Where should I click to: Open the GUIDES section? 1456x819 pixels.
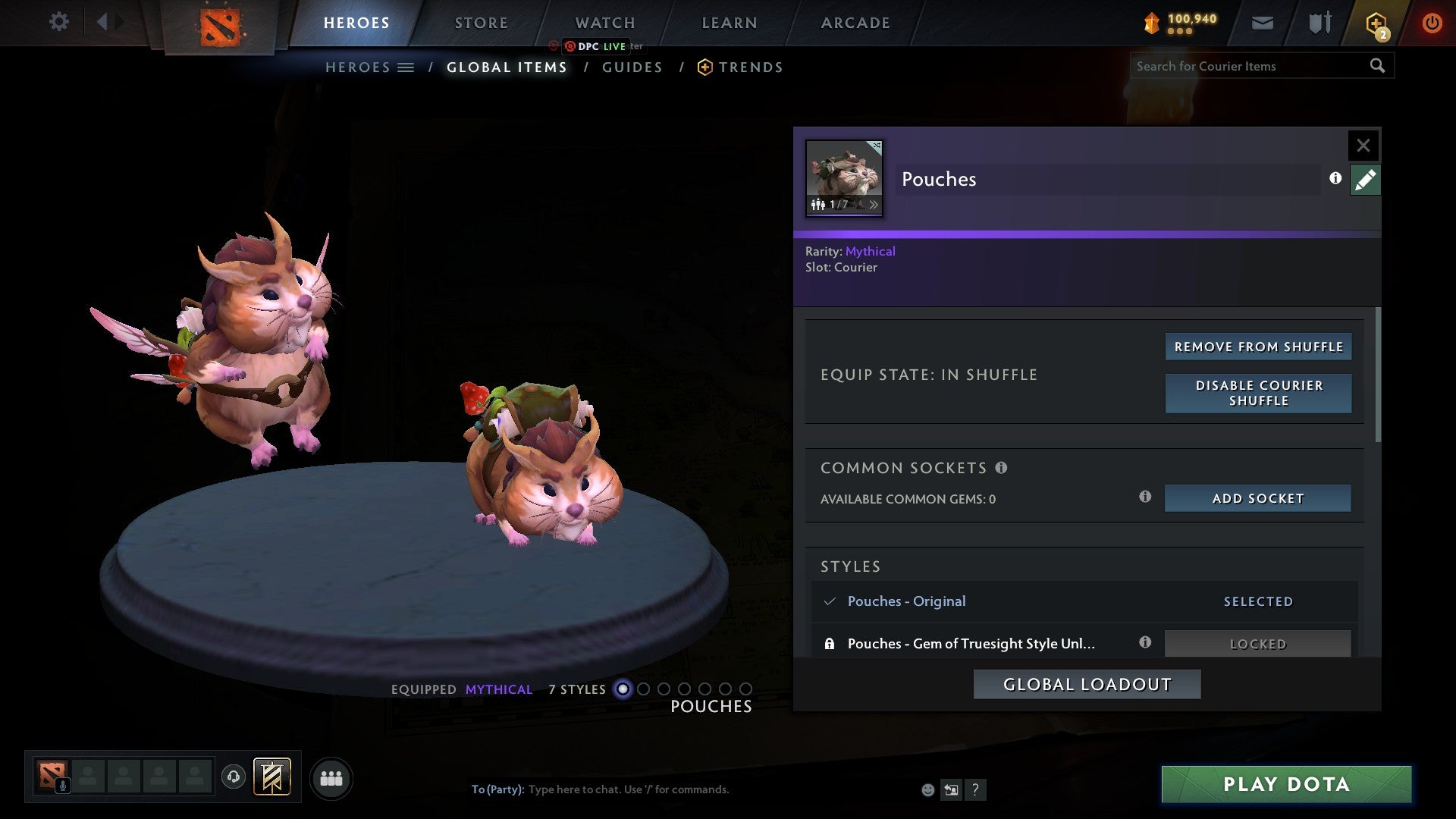[632, 67]
